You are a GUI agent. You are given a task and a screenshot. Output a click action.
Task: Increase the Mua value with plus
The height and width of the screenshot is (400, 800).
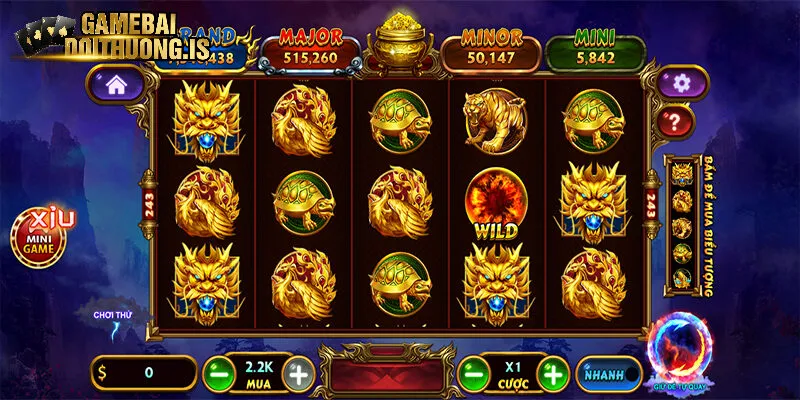[296, 374]
